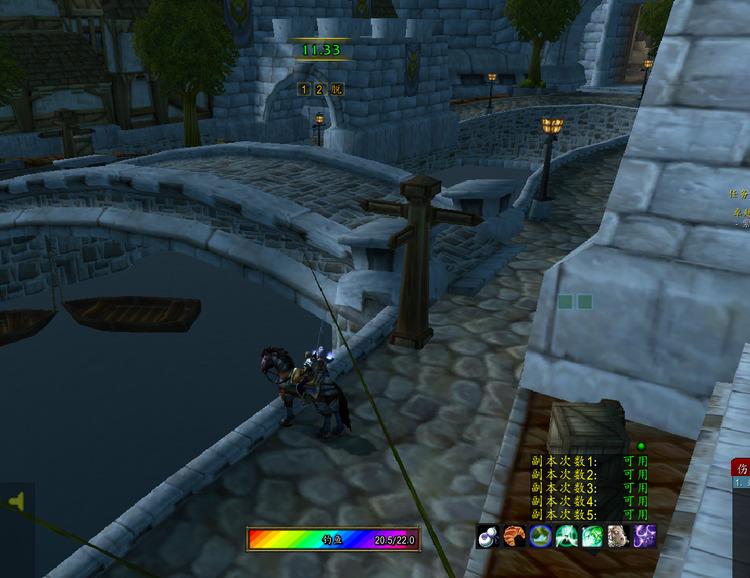The image size is (750, 578).
Task: Activate the green swirl ability icon
Action: [x=593, y=536]
